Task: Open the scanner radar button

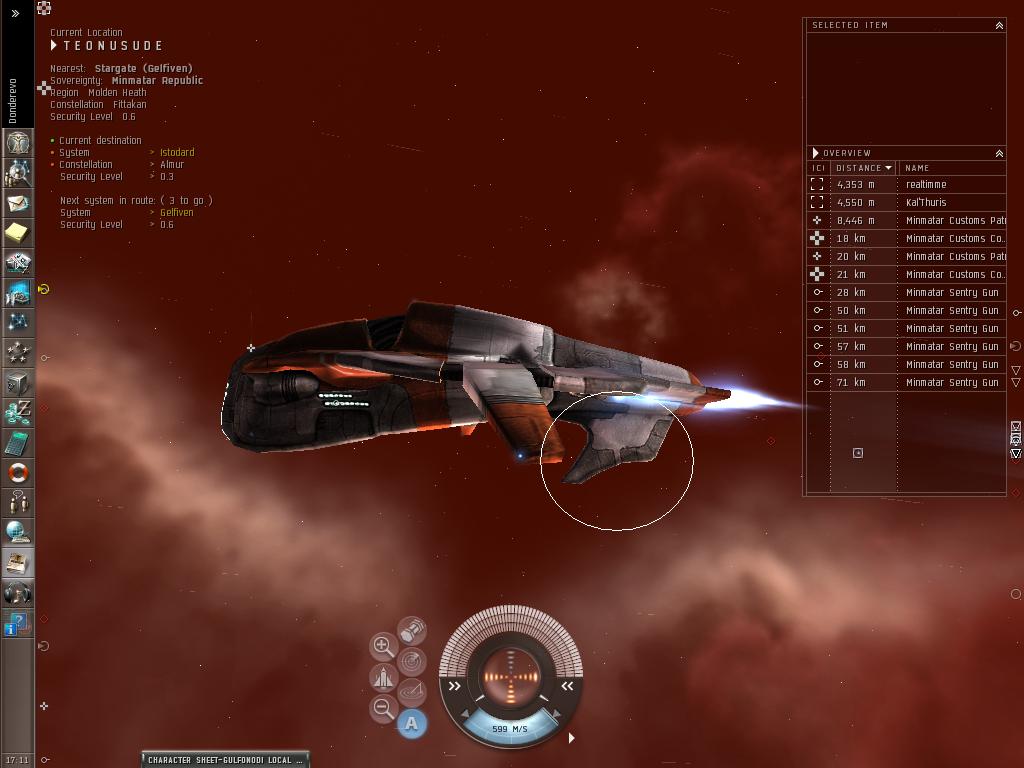Action: (412, 661)
